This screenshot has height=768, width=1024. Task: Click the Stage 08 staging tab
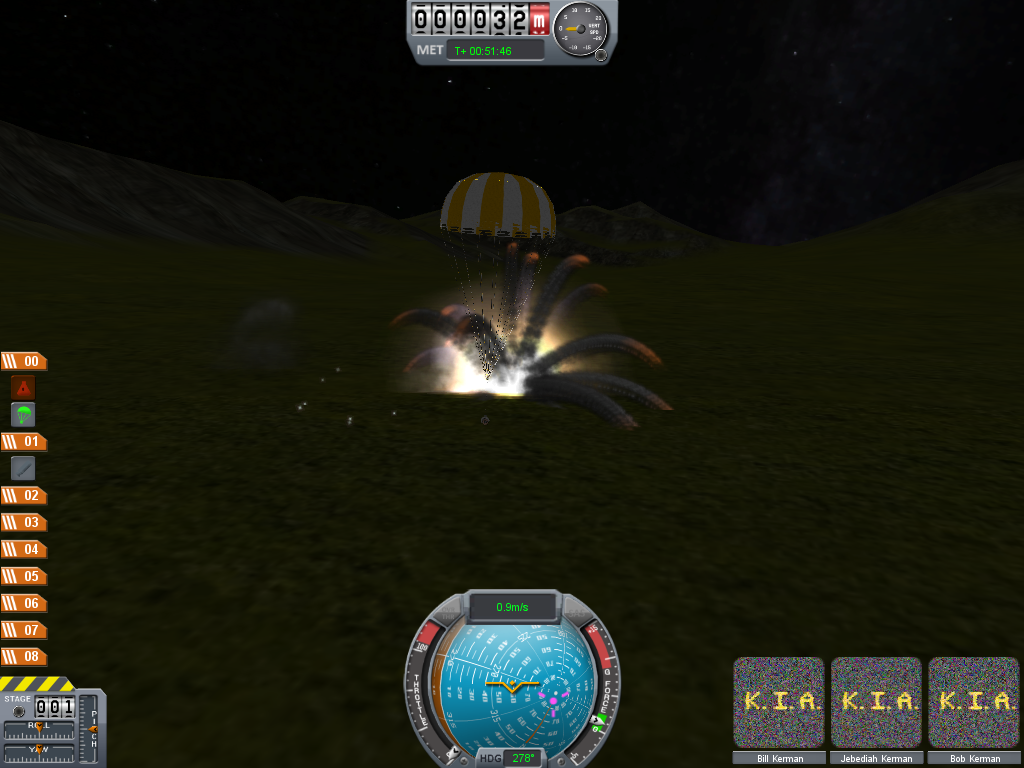click(x=23, y=657)
